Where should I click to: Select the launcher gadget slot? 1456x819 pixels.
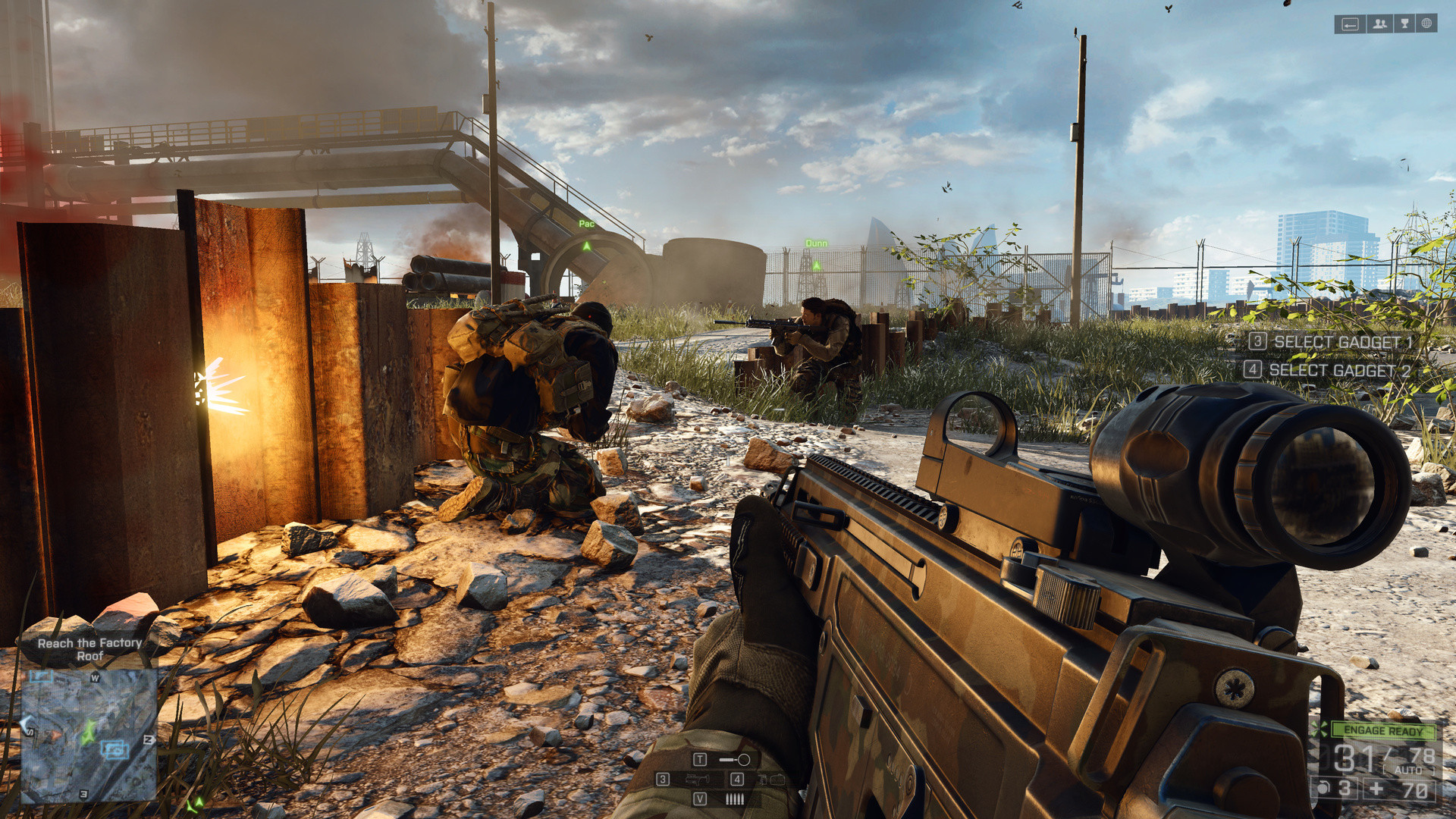point(697,779)
